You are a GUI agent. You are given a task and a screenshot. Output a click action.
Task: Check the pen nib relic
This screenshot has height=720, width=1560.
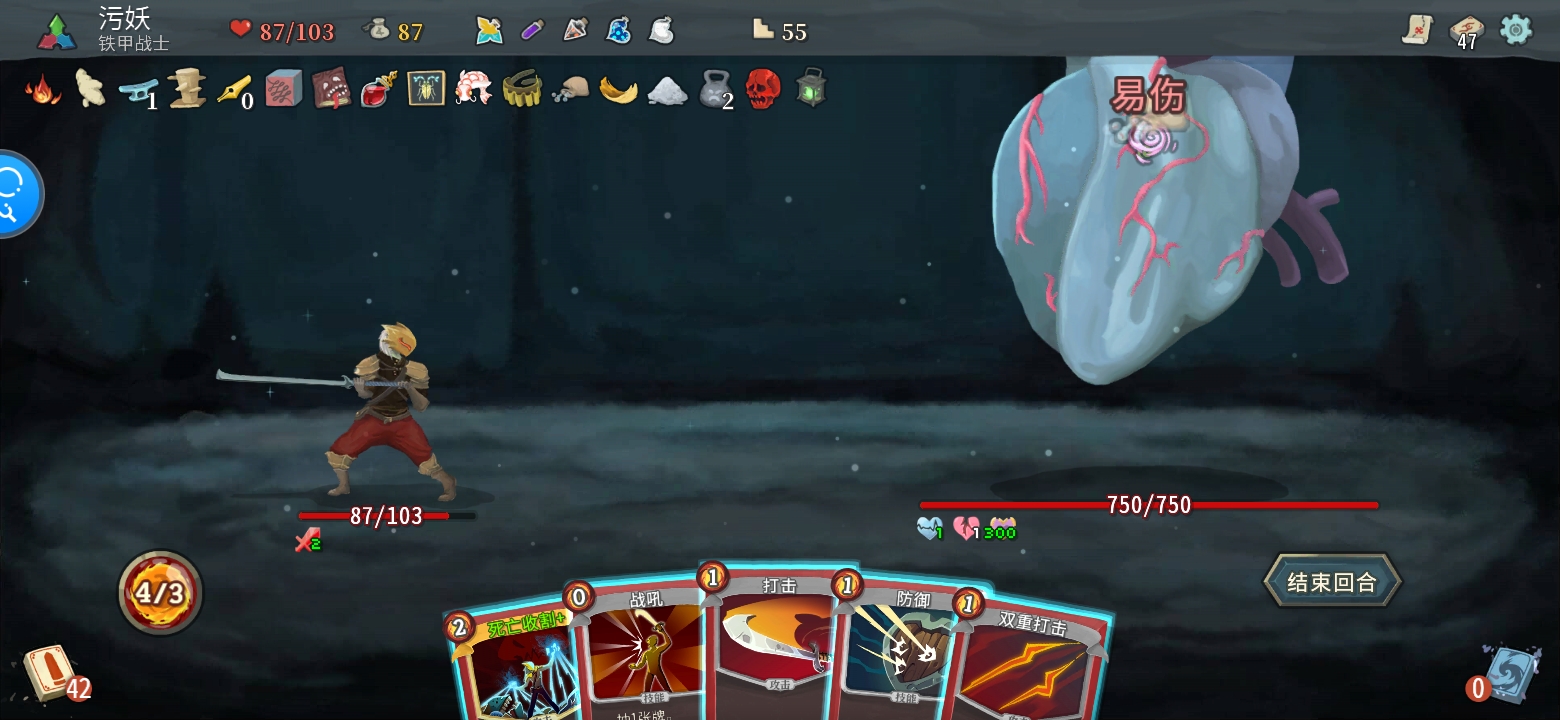[x=234, y=89]
